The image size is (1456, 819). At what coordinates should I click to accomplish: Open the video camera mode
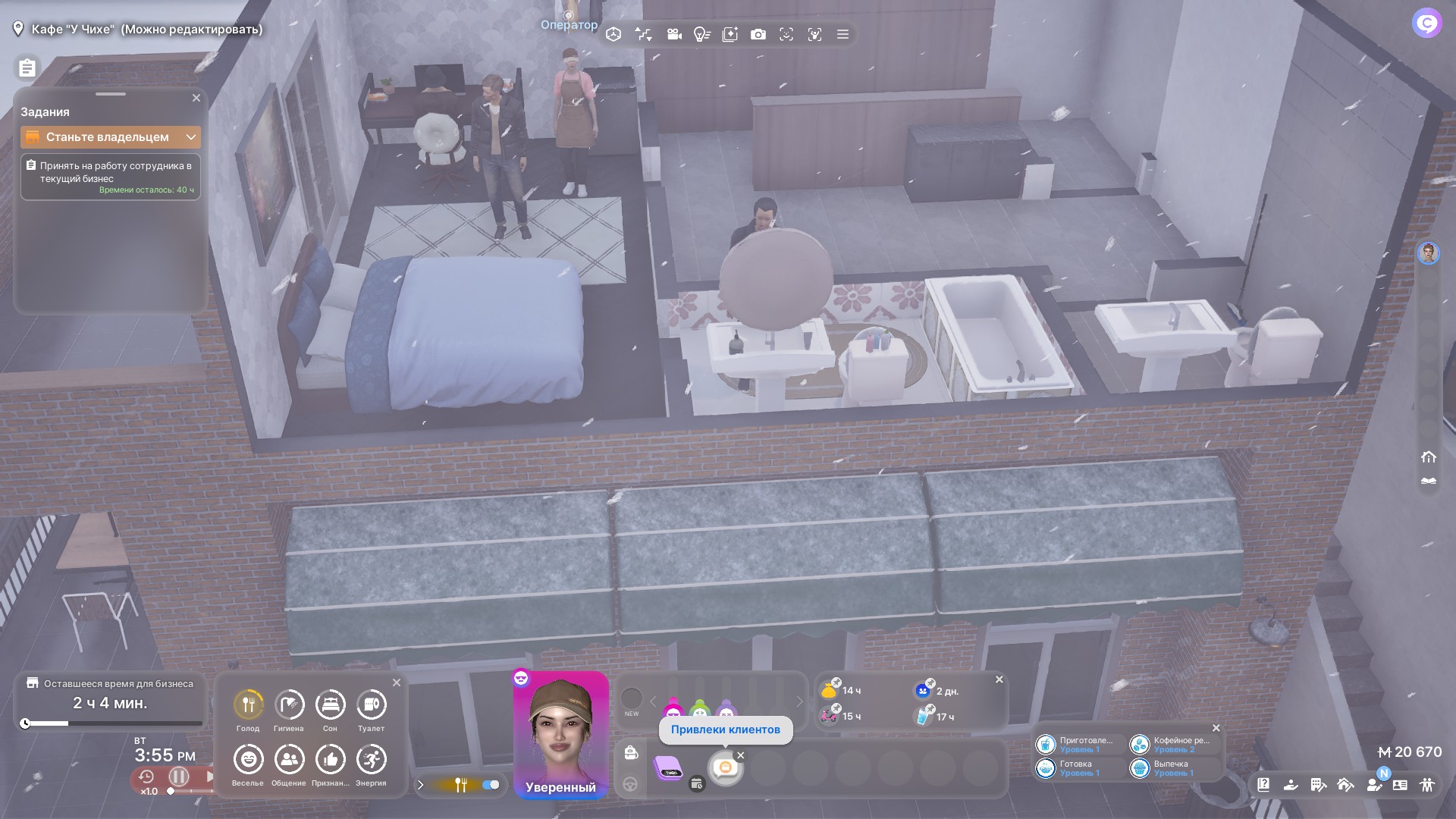pos(673,35)
